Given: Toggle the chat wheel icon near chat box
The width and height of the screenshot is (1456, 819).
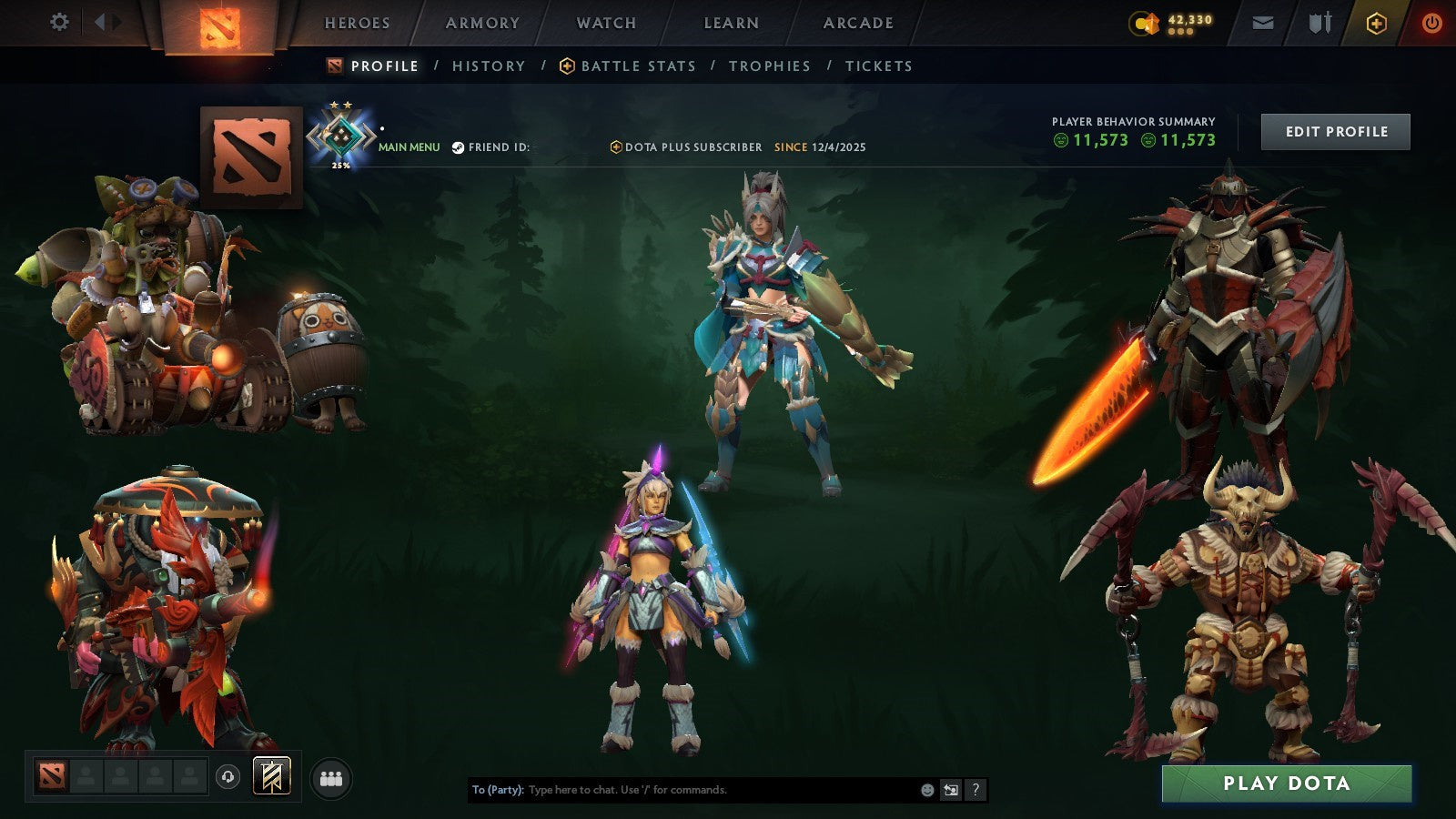Looking at the screenshot, I should (950, 790).
